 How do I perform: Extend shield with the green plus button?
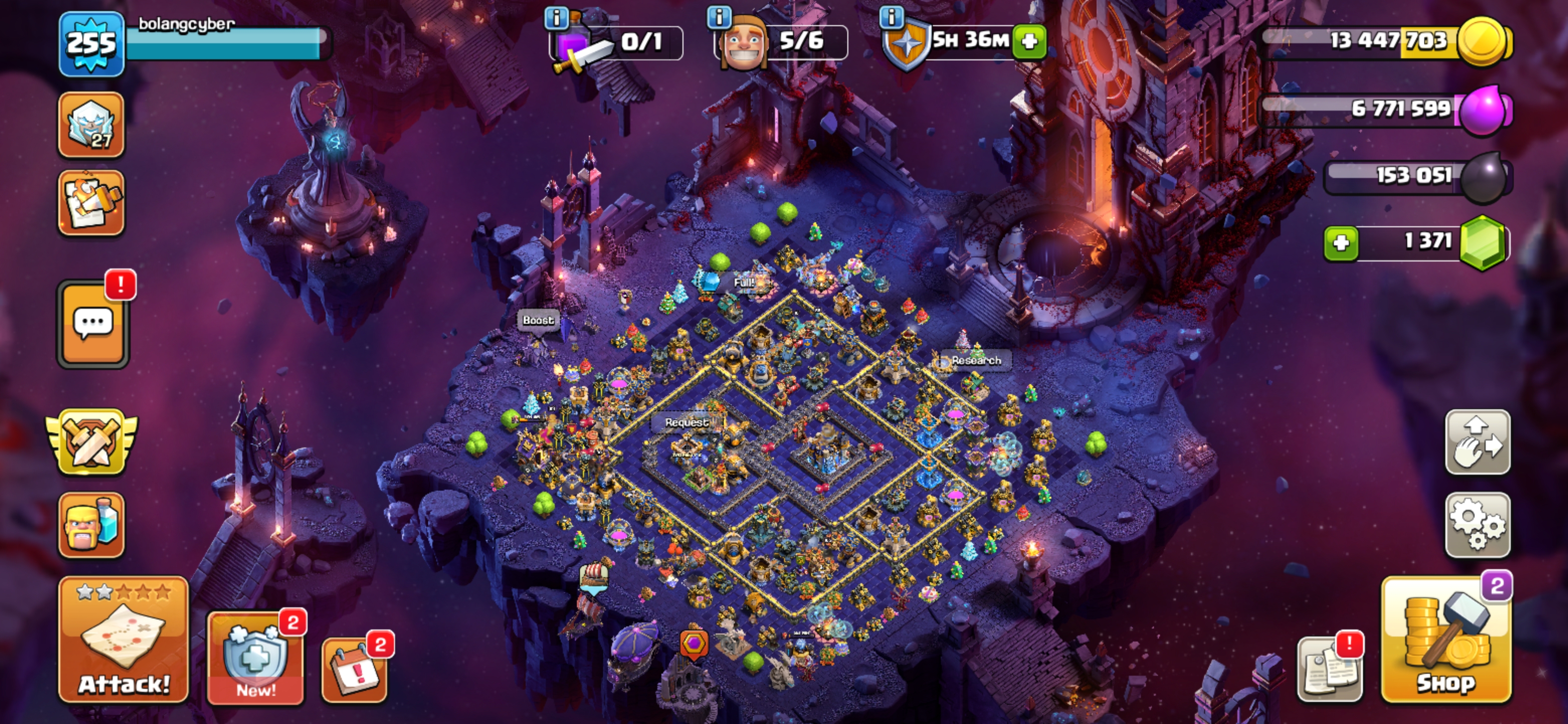coord(1029,41)
